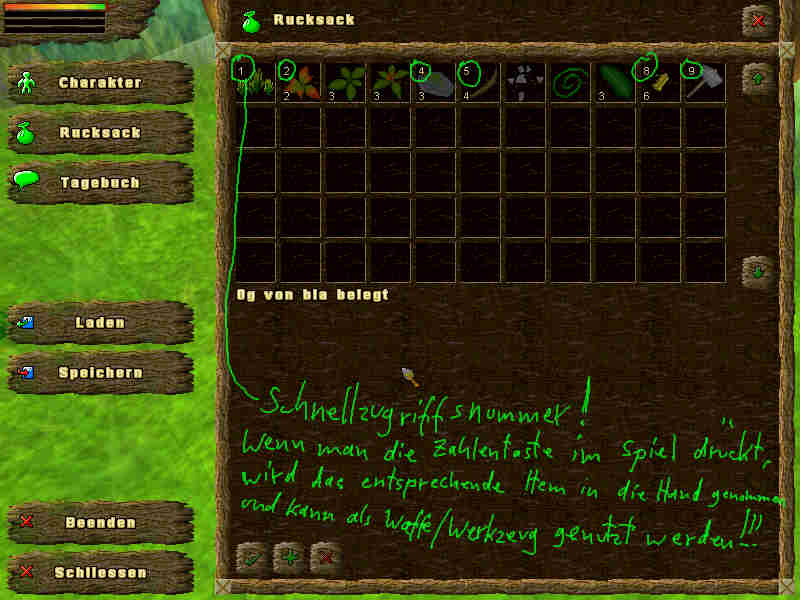Select the wooden branch in quick slot 5
This screenshot has height=600, width=800.
pos(480,82)
